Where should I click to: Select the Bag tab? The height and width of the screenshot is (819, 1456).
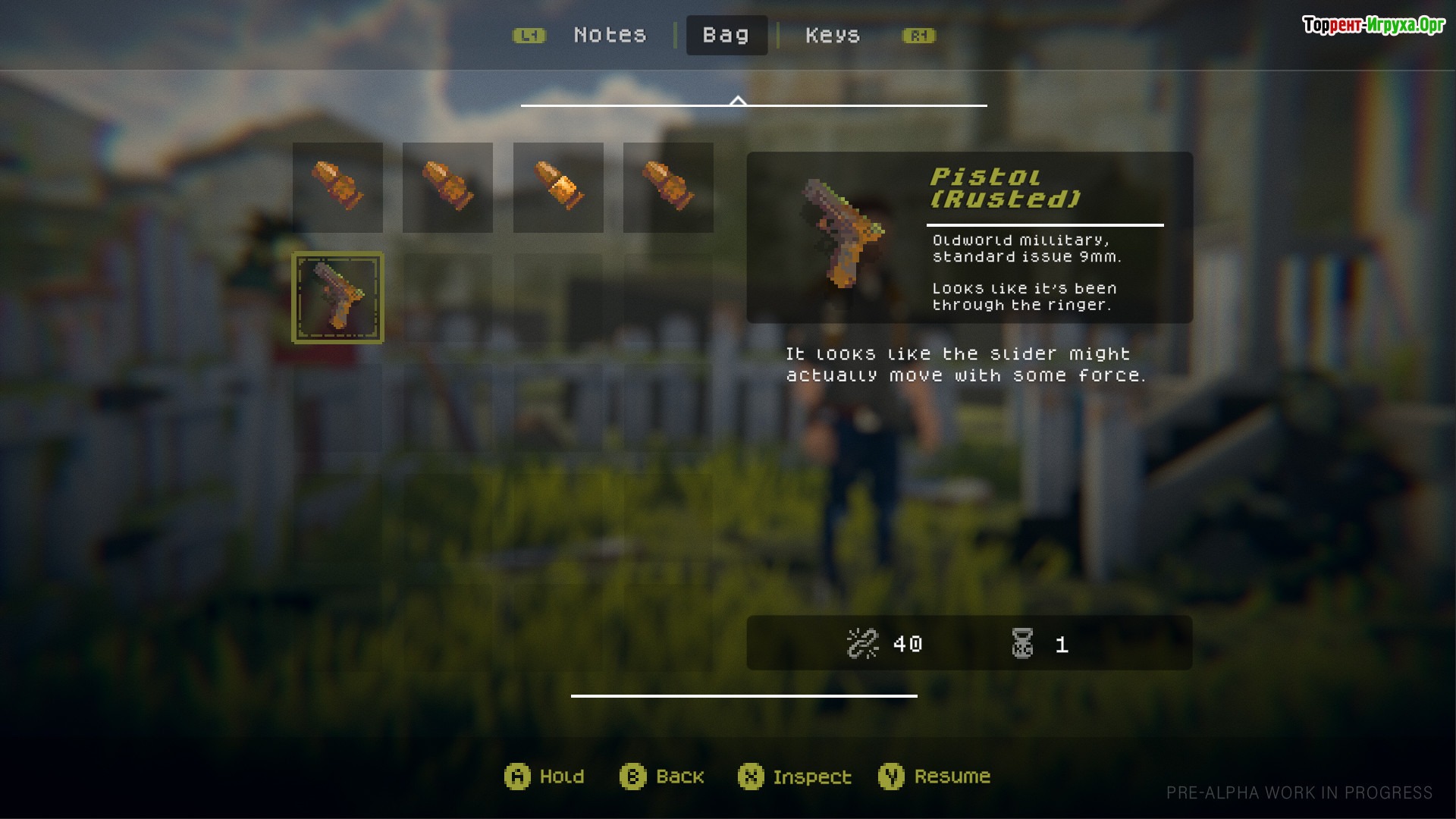(726, 35)
